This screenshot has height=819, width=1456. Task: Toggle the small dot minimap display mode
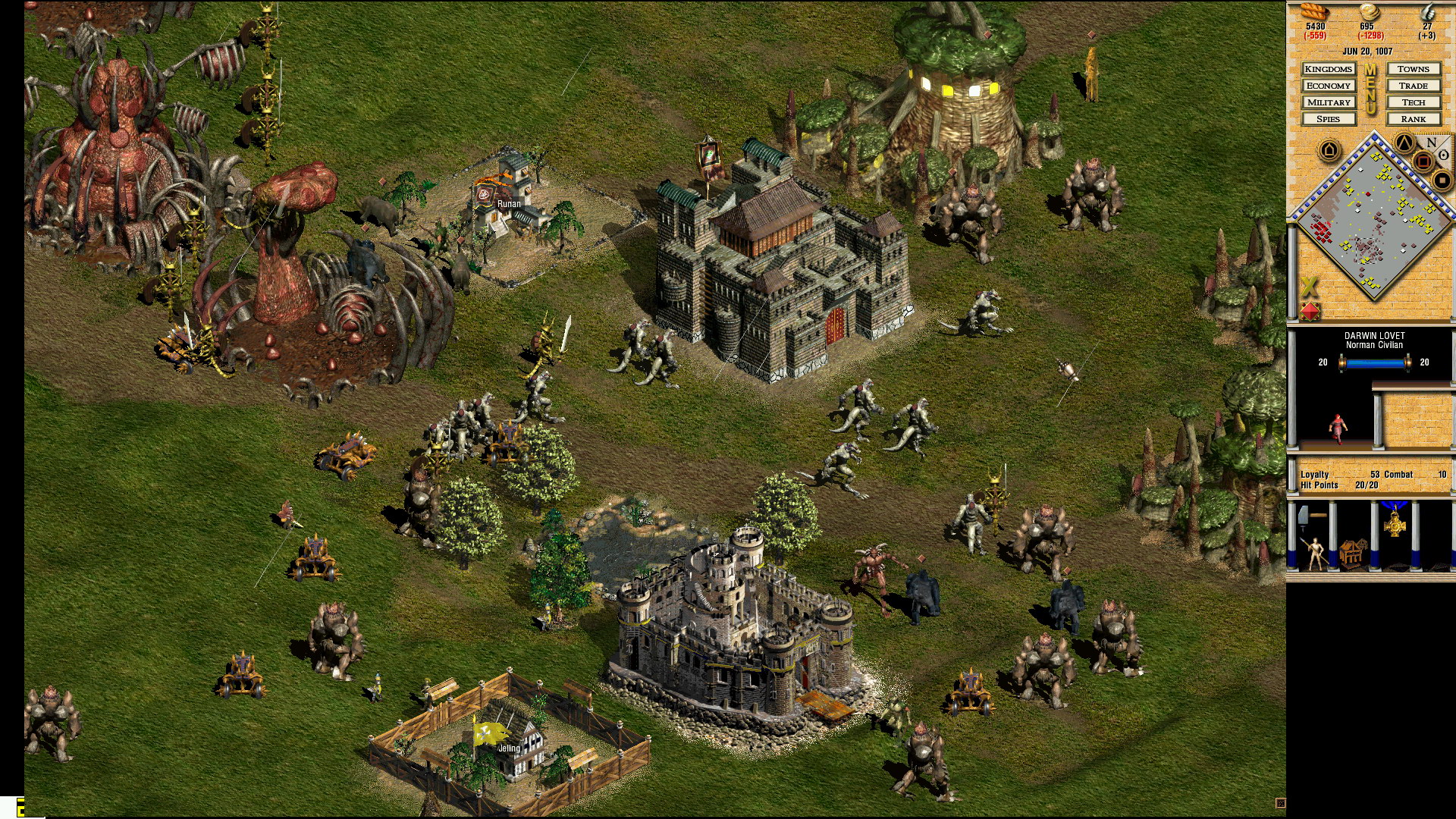click(x=1442, y=178)
